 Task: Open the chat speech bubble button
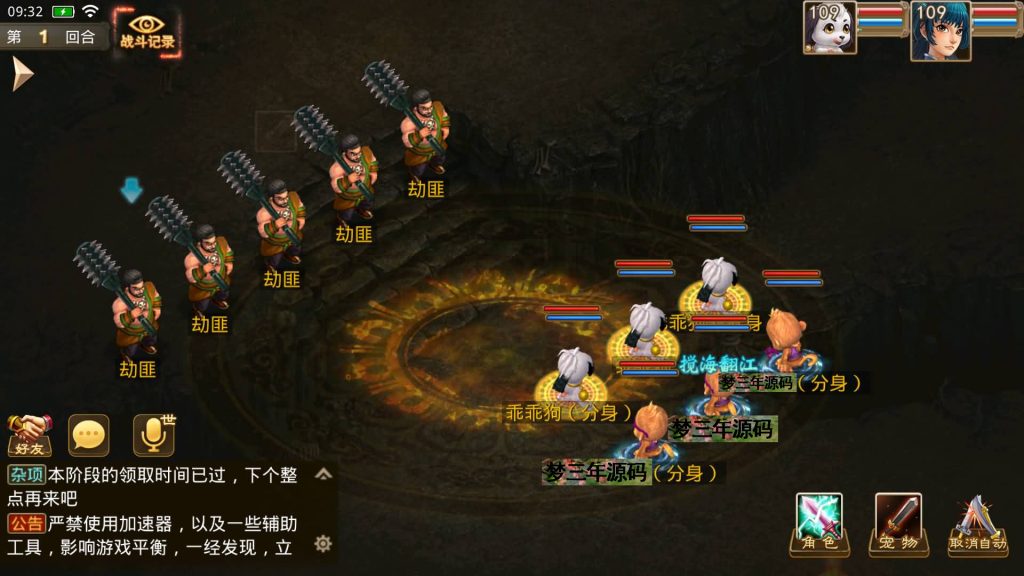pos(88,435)
